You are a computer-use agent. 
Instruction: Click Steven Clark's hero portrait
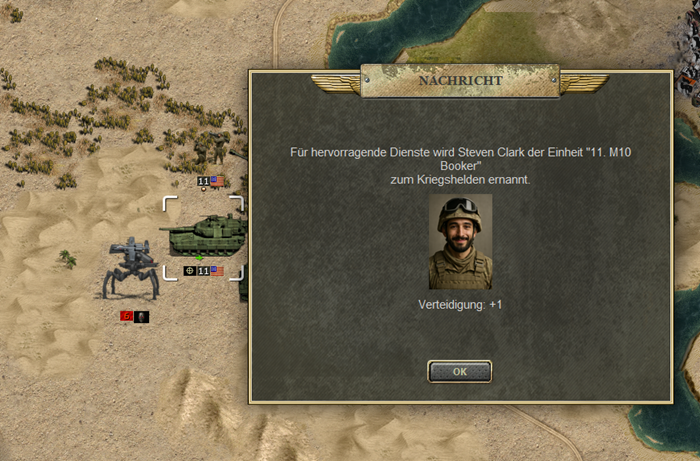coord(460,242)
